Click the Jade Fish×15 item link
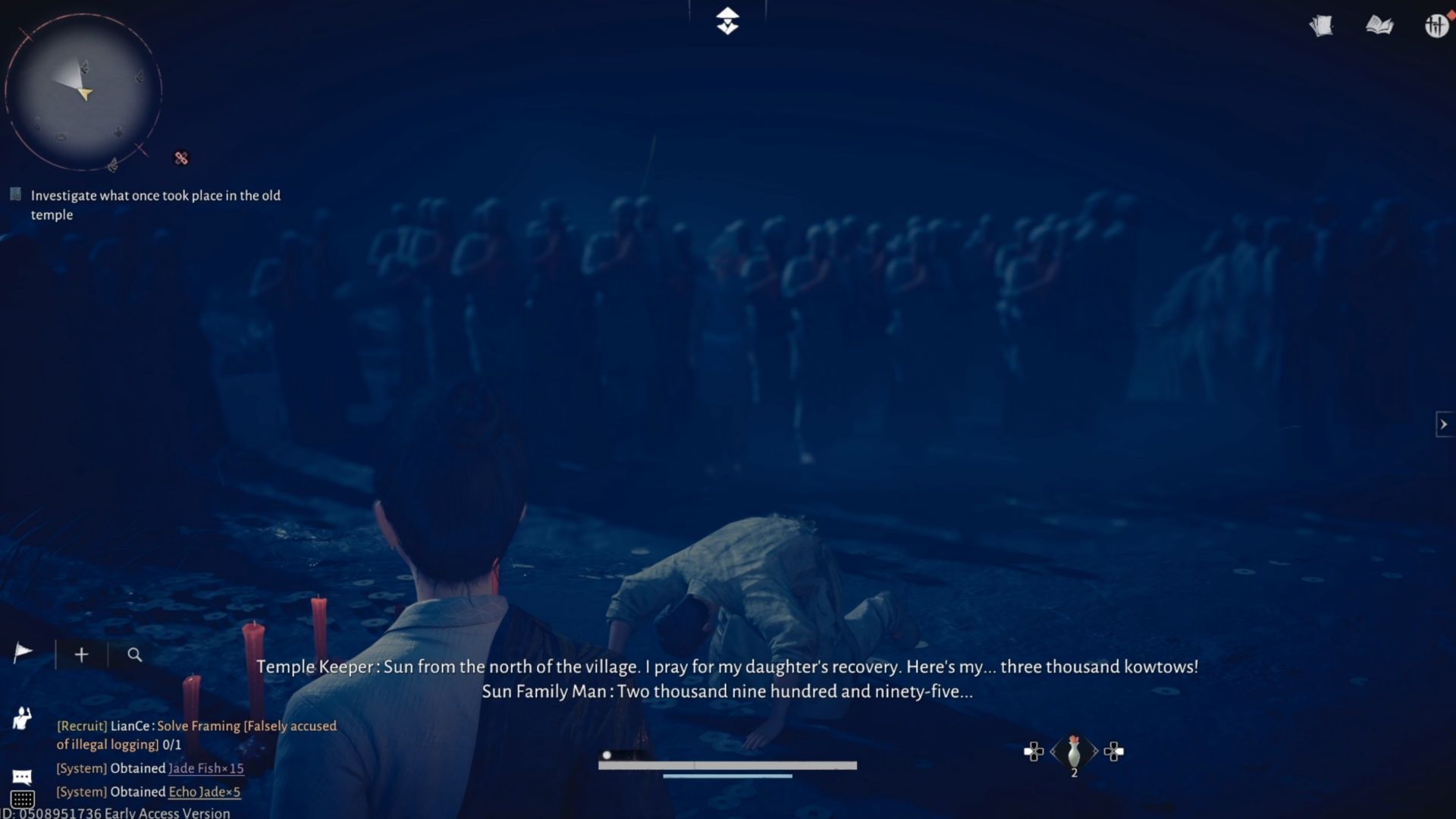The width and height of the screenshot is (1456, 819). click(206, 768)
